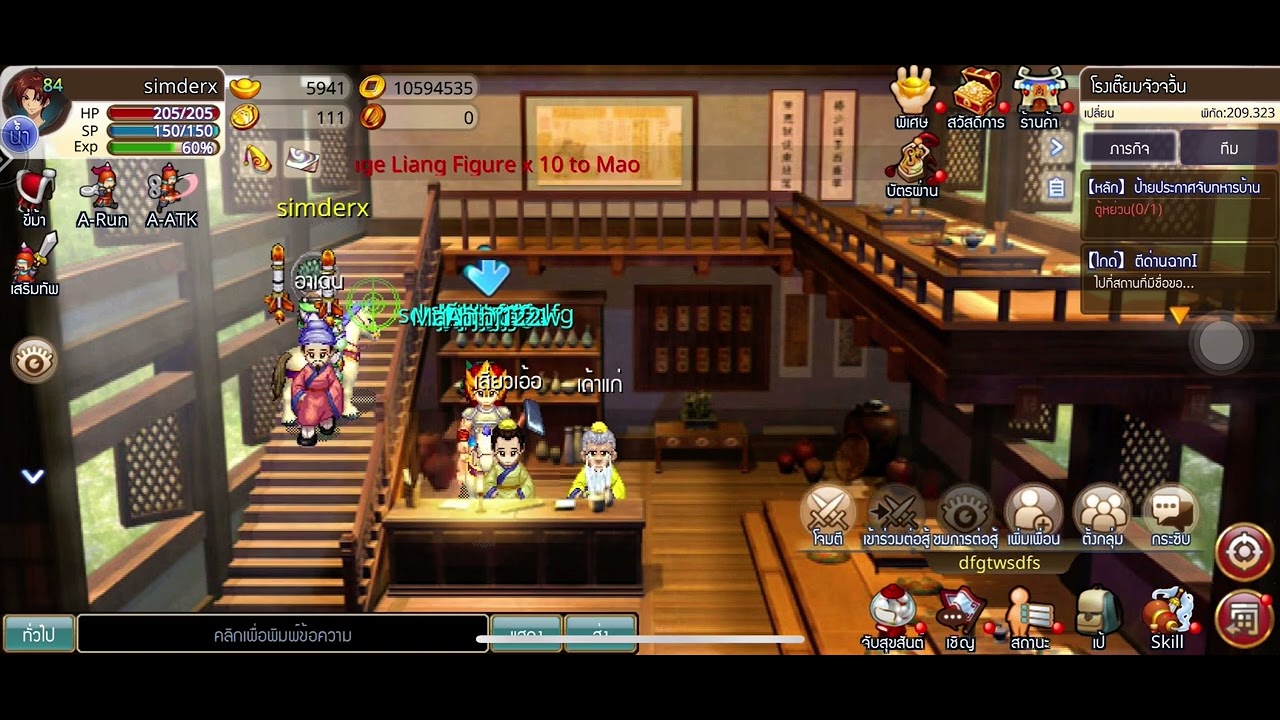
Task: Open the บัตรผ่าน pass icon
Action: click(912, 163)
